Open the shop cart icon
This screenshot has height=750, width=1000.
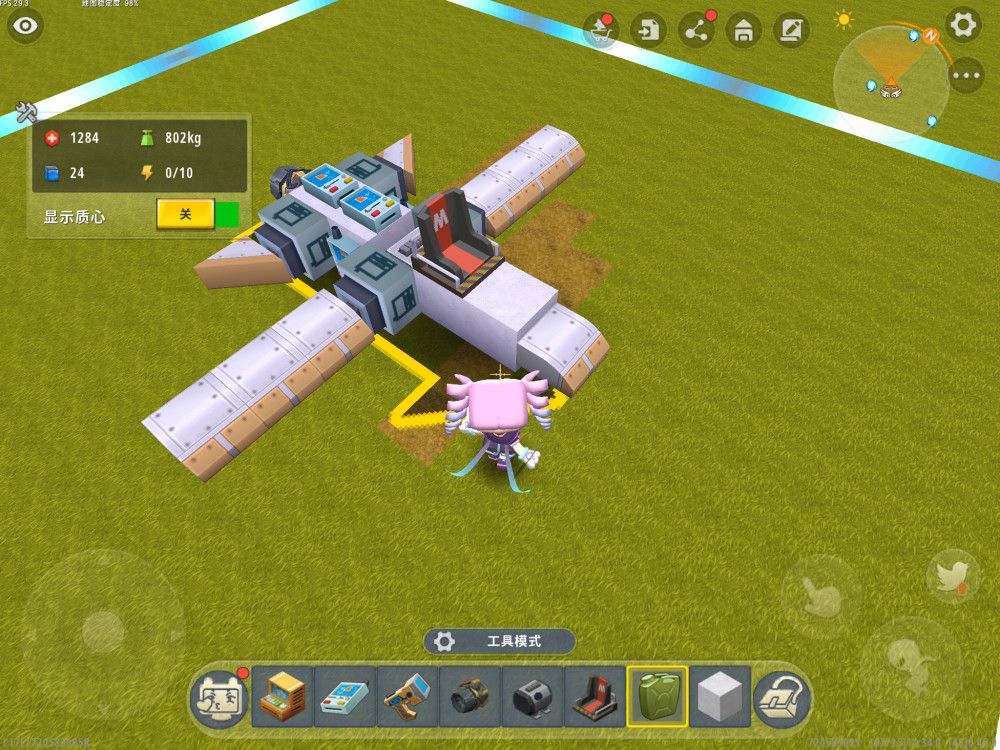point(602,30)
